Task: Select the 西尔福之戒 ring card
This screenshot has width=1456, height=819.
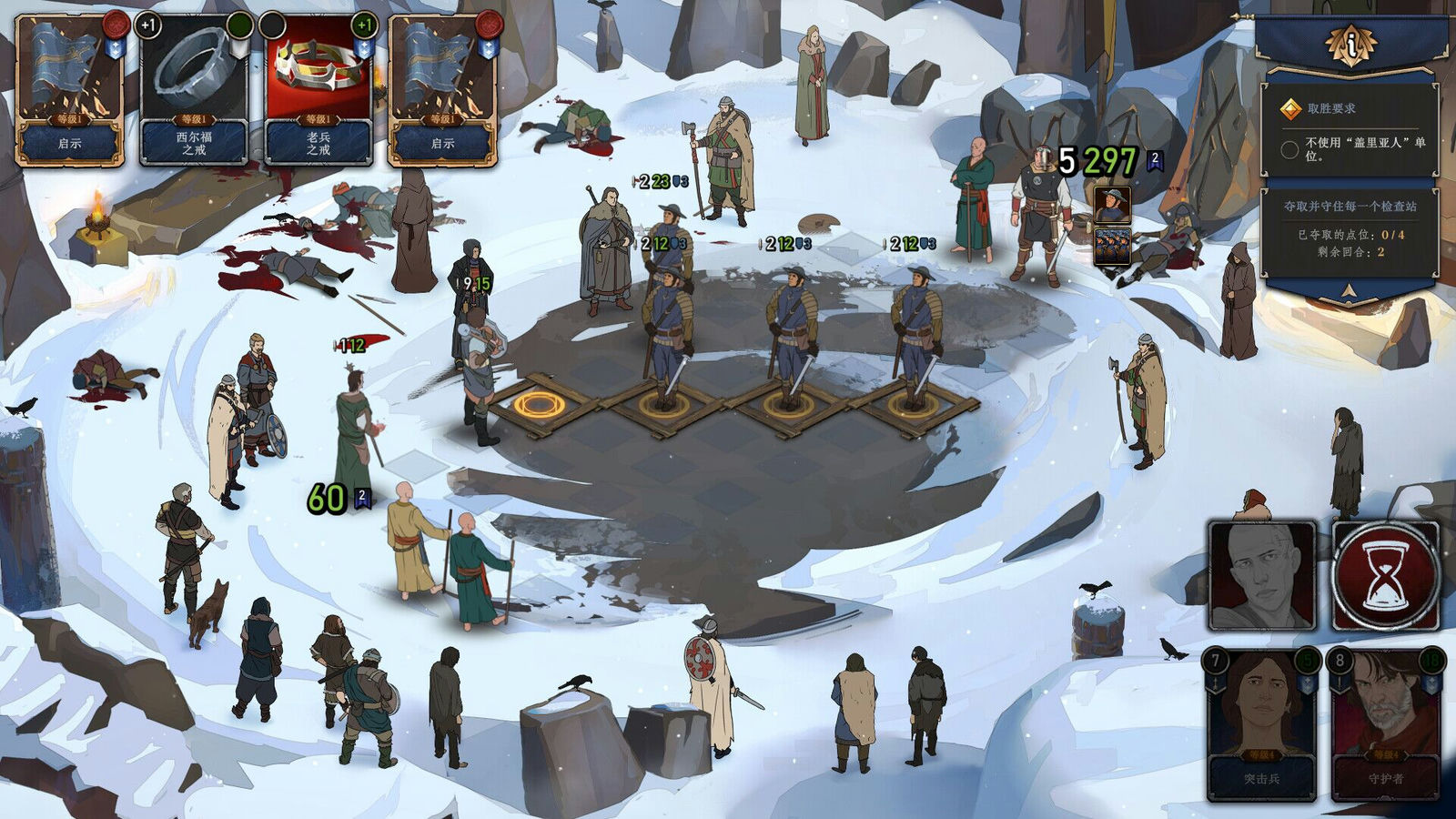Action: (x=194, y=89)
